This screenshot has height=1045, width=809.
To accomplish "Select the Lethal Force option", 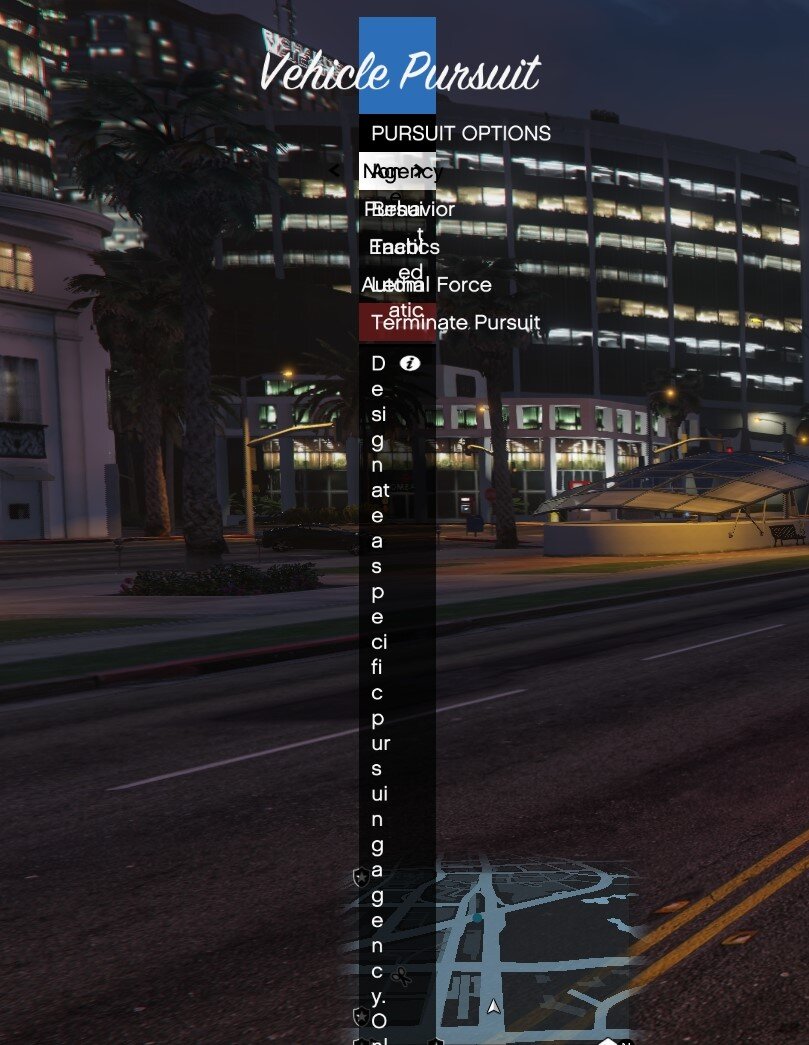I will (398, 285).
